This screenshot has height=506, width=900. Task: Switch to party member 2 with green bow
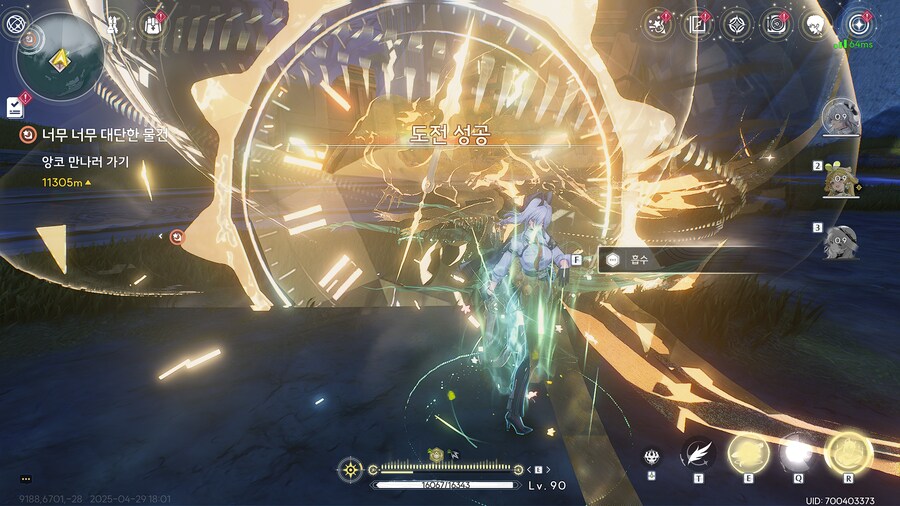click(840, 180)
